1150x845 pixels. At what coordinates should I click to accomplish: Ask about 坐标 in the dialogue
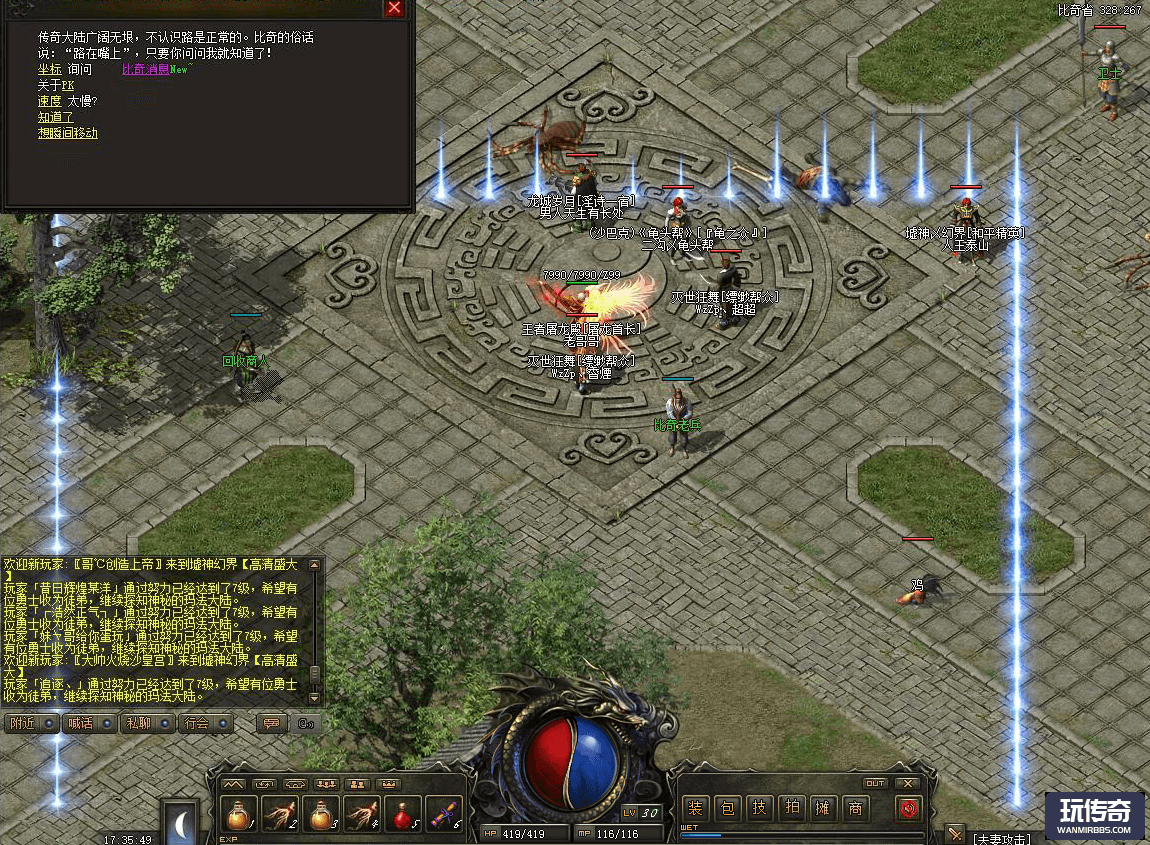tap(49, 70)
